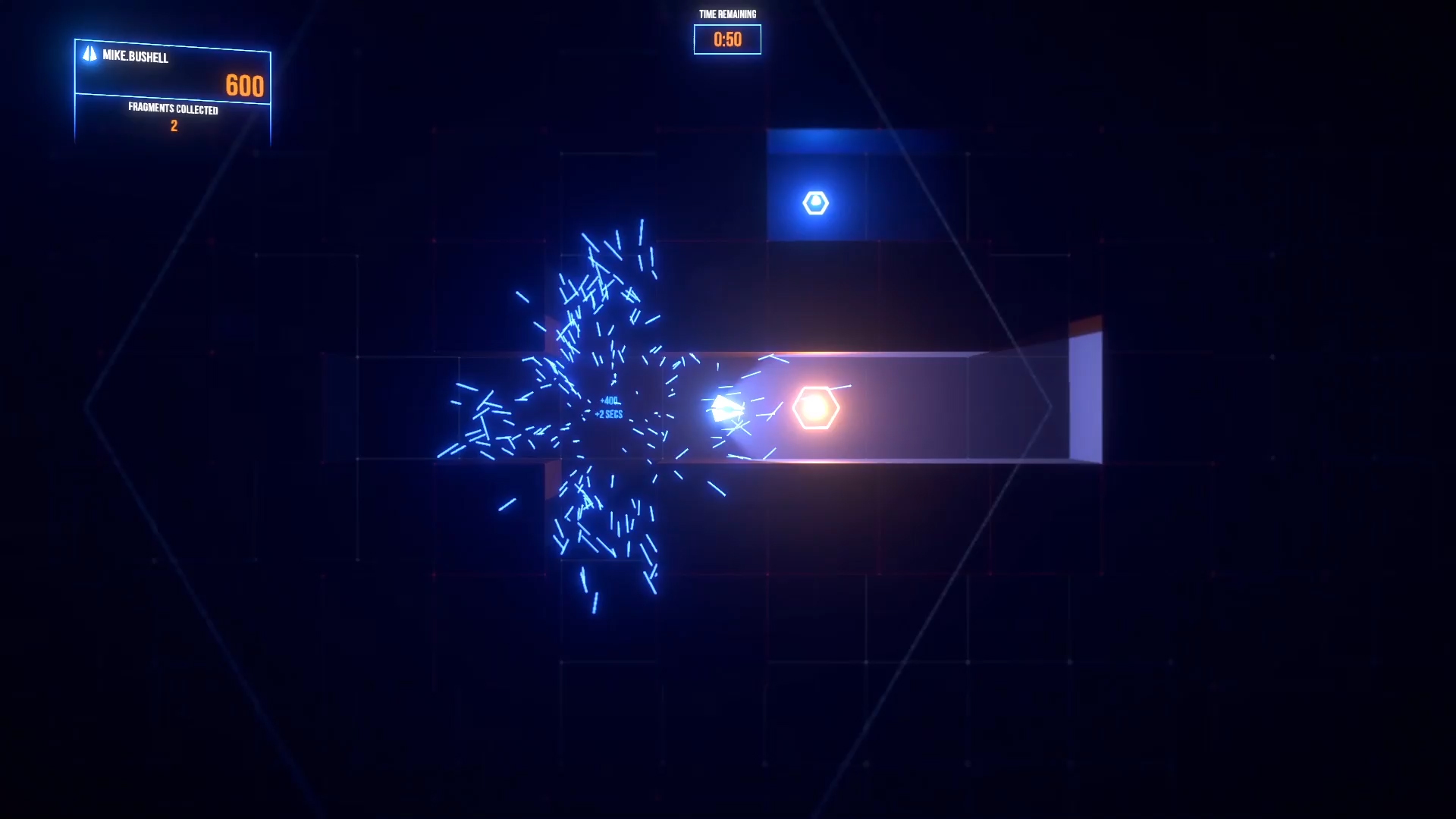
Task: Click the +400 +2 SECS bonus popup
Action: coord(608,407)
